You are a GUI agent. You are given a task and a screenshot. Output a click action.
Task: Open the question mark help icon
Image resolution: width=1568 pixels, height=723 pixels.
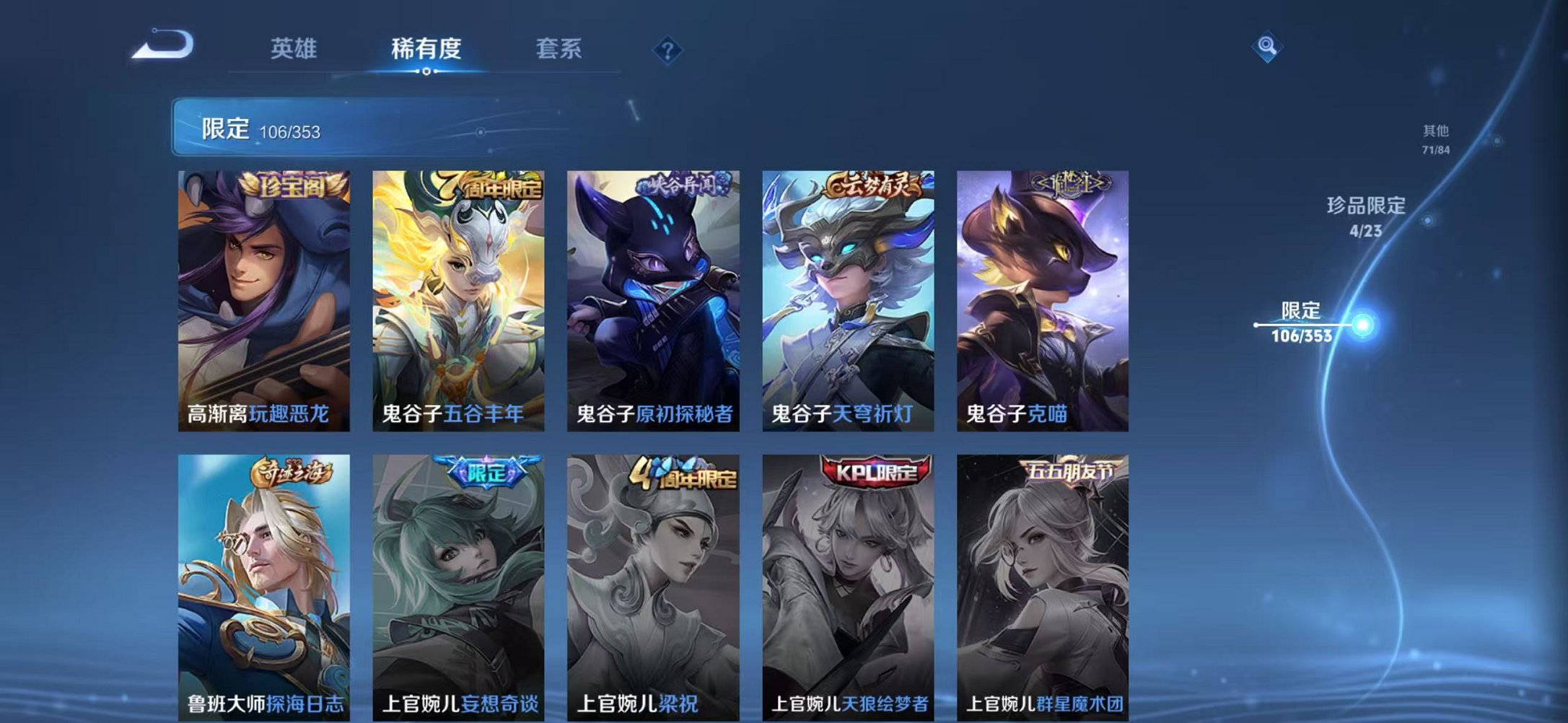coord(667,49)
